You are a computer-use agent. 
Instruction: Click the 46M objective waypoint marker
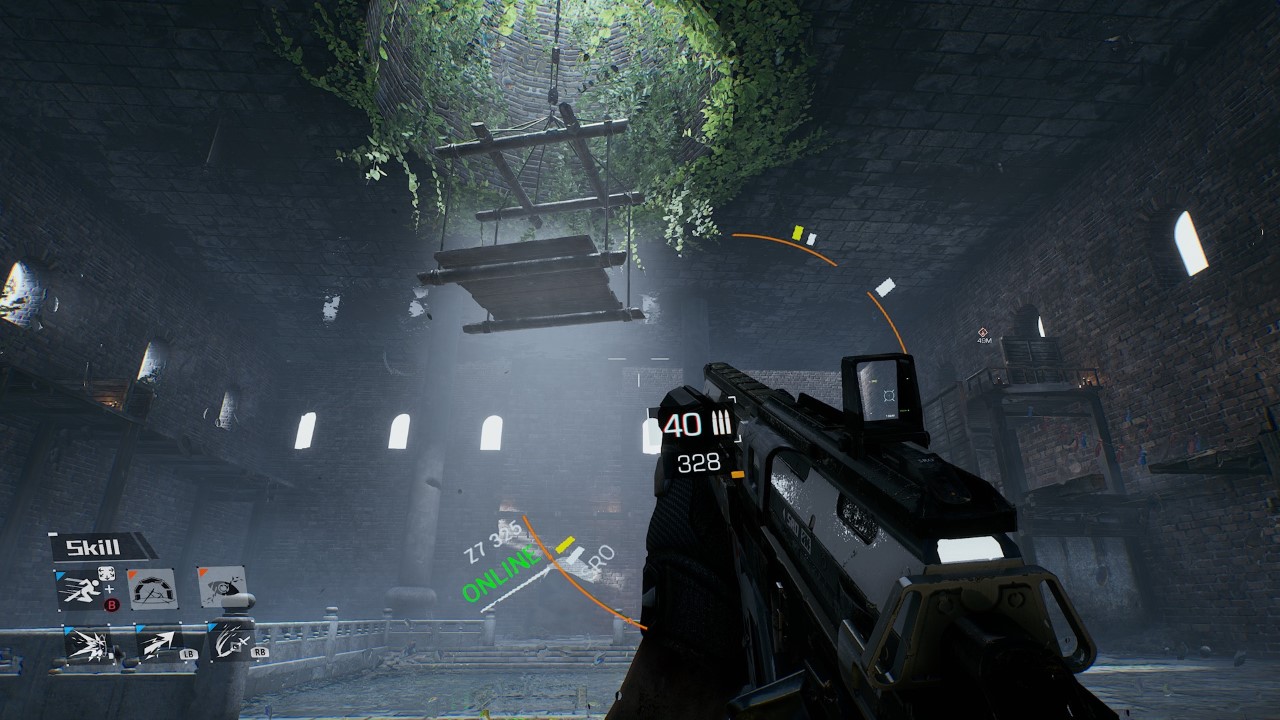(x=983, y=332)
